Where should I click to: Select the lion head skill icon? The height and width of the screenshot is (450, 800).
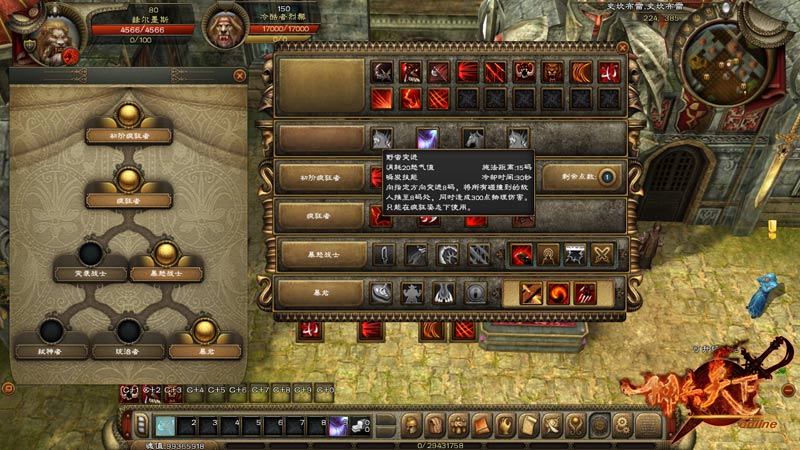point(552,72)
